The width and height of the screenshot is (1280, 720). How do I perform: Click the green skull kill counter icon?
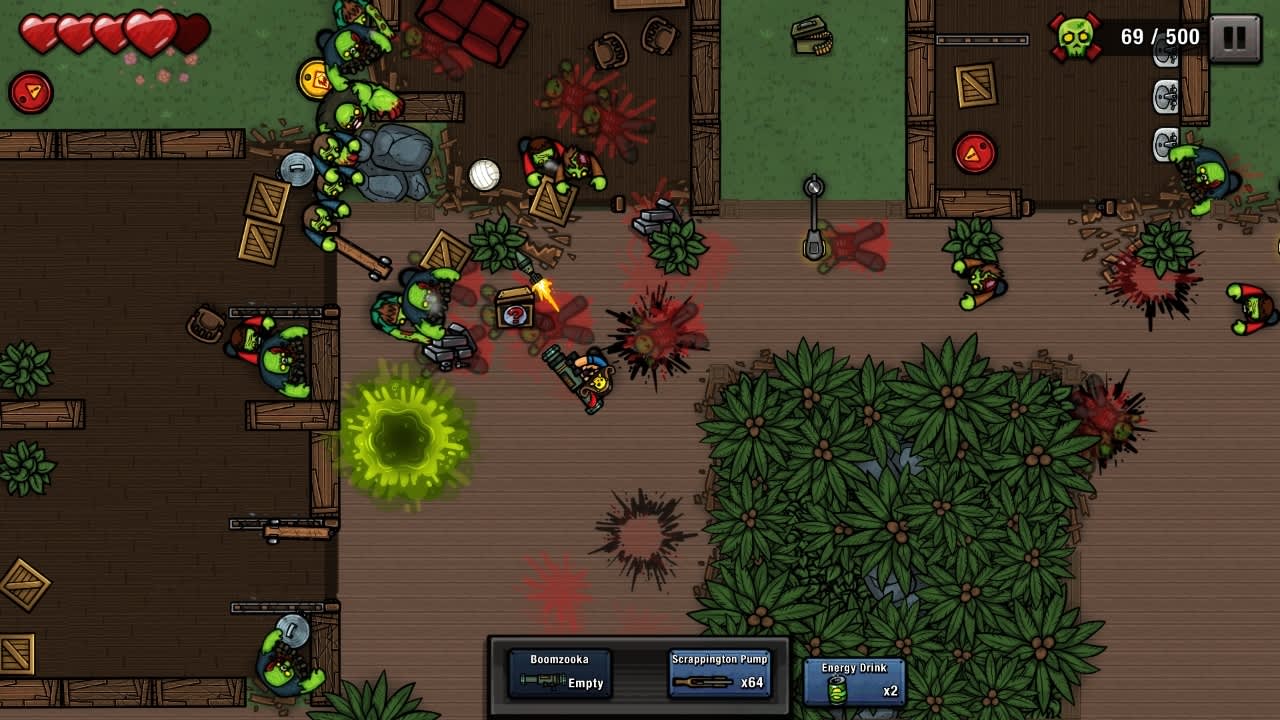pos(1074,36)
